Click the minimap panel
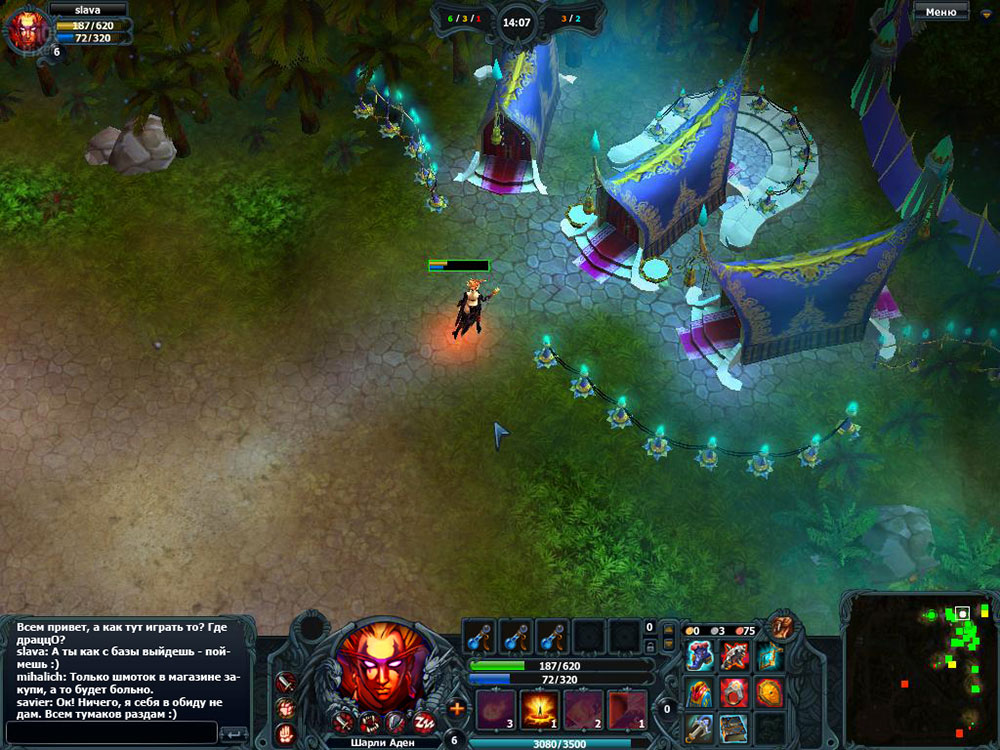The image size is (1000, 750). [919, 670]
